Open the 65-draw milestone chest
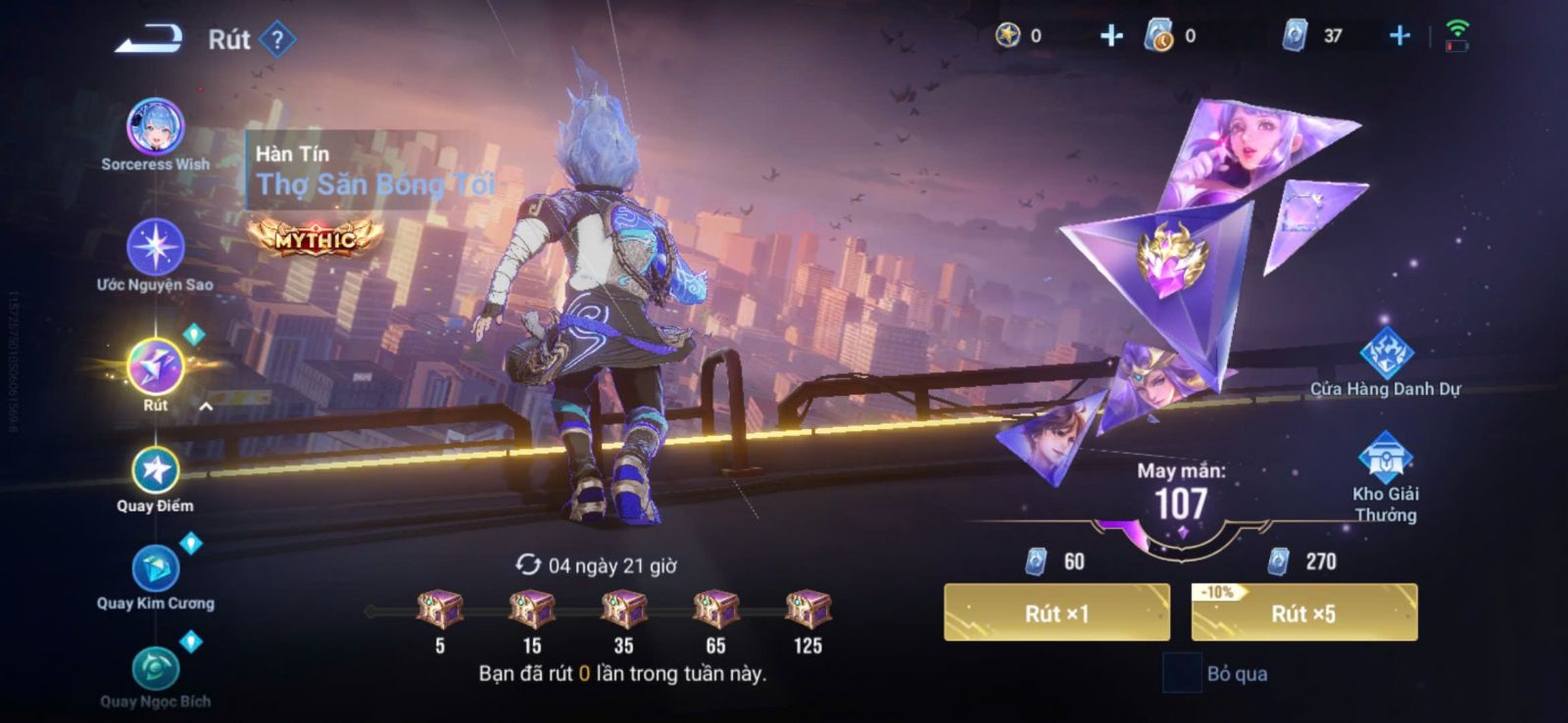 tap(715, 609)
